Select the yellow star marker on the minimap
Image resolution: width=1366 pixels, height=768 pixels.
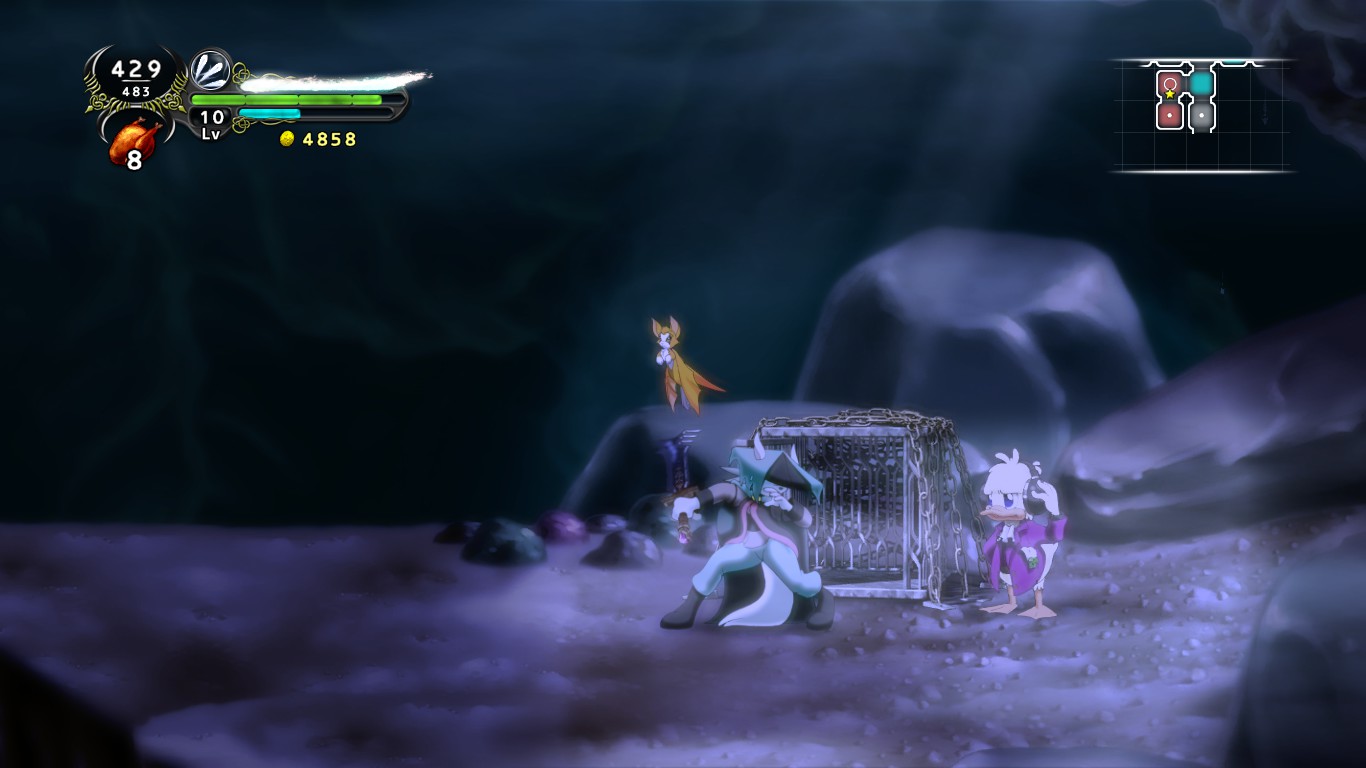point(1169,94)
